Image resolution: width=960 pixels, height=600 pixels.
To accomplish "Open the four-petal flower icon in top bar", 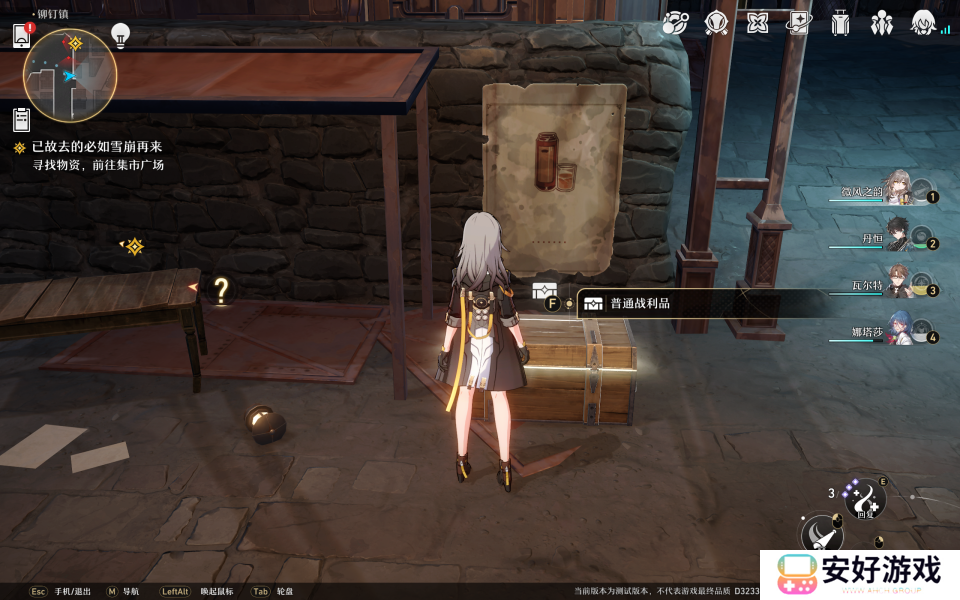I will tap(758, 22).
